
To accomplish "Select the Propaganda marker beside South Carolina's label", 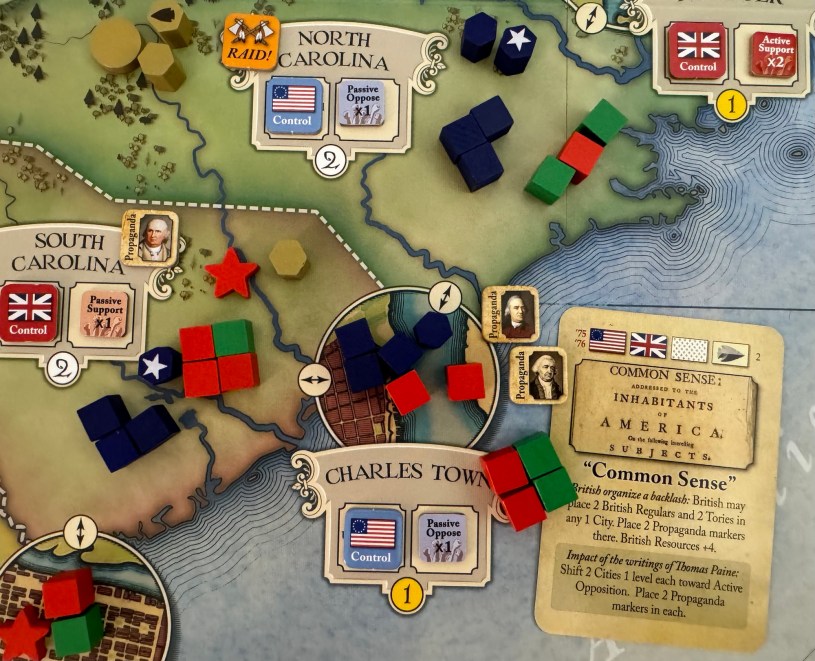I will click(x=150, y=238).
